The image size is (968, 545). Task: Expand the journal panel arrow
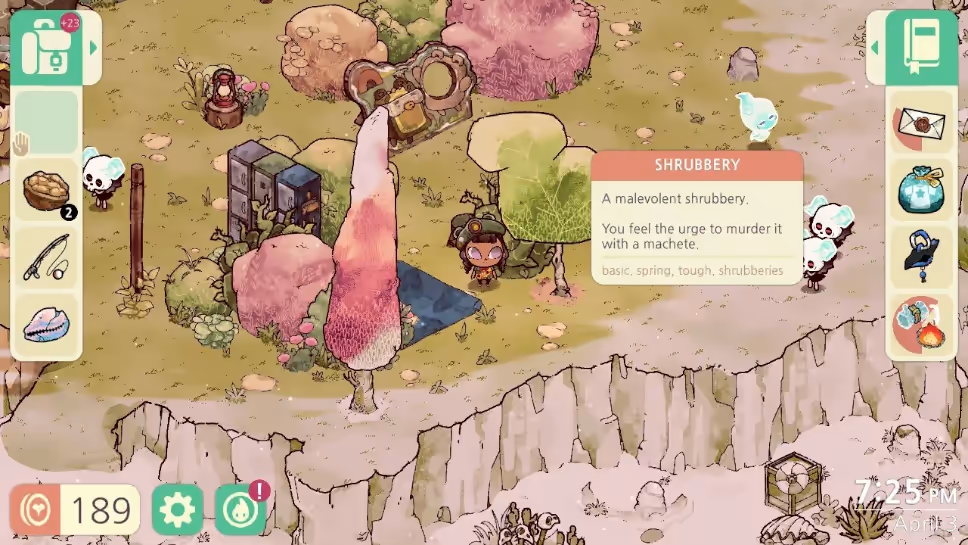pyautogui.click(x=875, y=47)
